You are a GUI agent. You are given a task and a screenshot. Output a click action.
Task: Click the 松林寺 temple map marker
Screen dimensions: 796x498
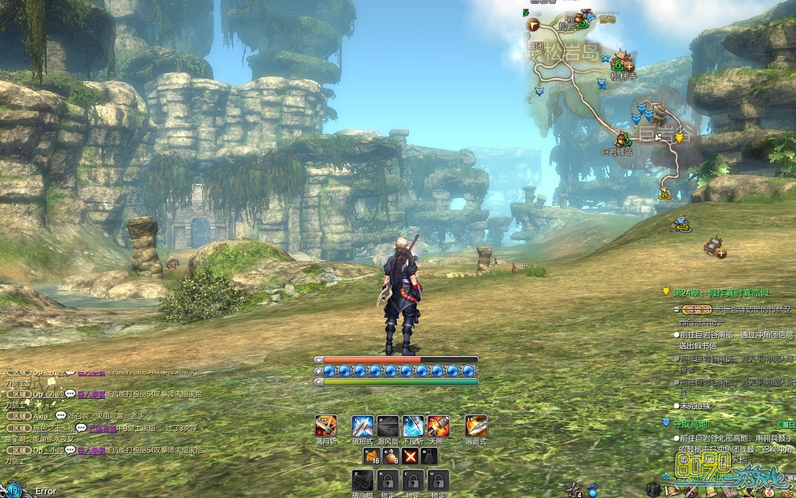click(622, 62)
